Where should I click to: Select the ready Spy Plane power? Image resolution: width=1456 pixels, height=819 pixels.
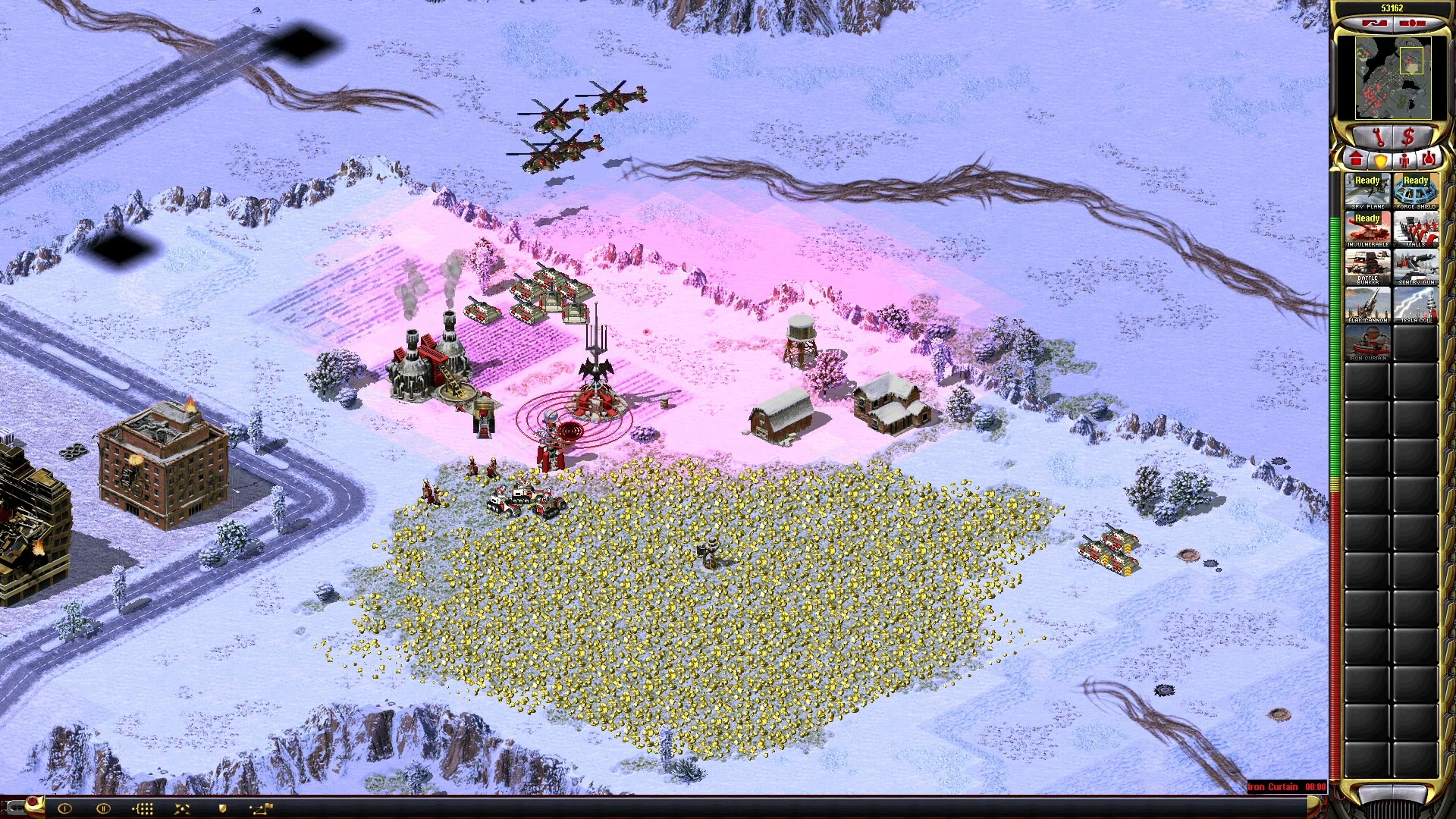pyautogui.click(x=1367, y=190)
